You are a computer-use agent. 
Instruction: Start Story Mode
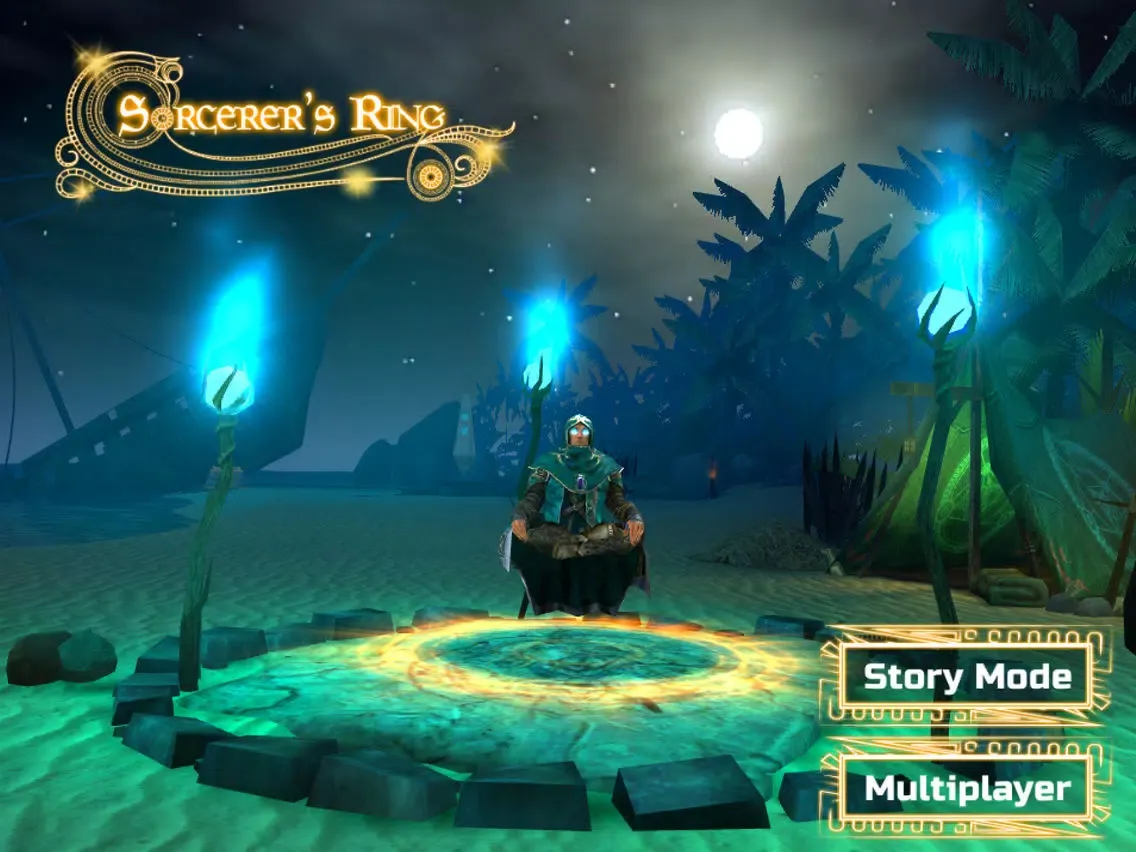965,677
